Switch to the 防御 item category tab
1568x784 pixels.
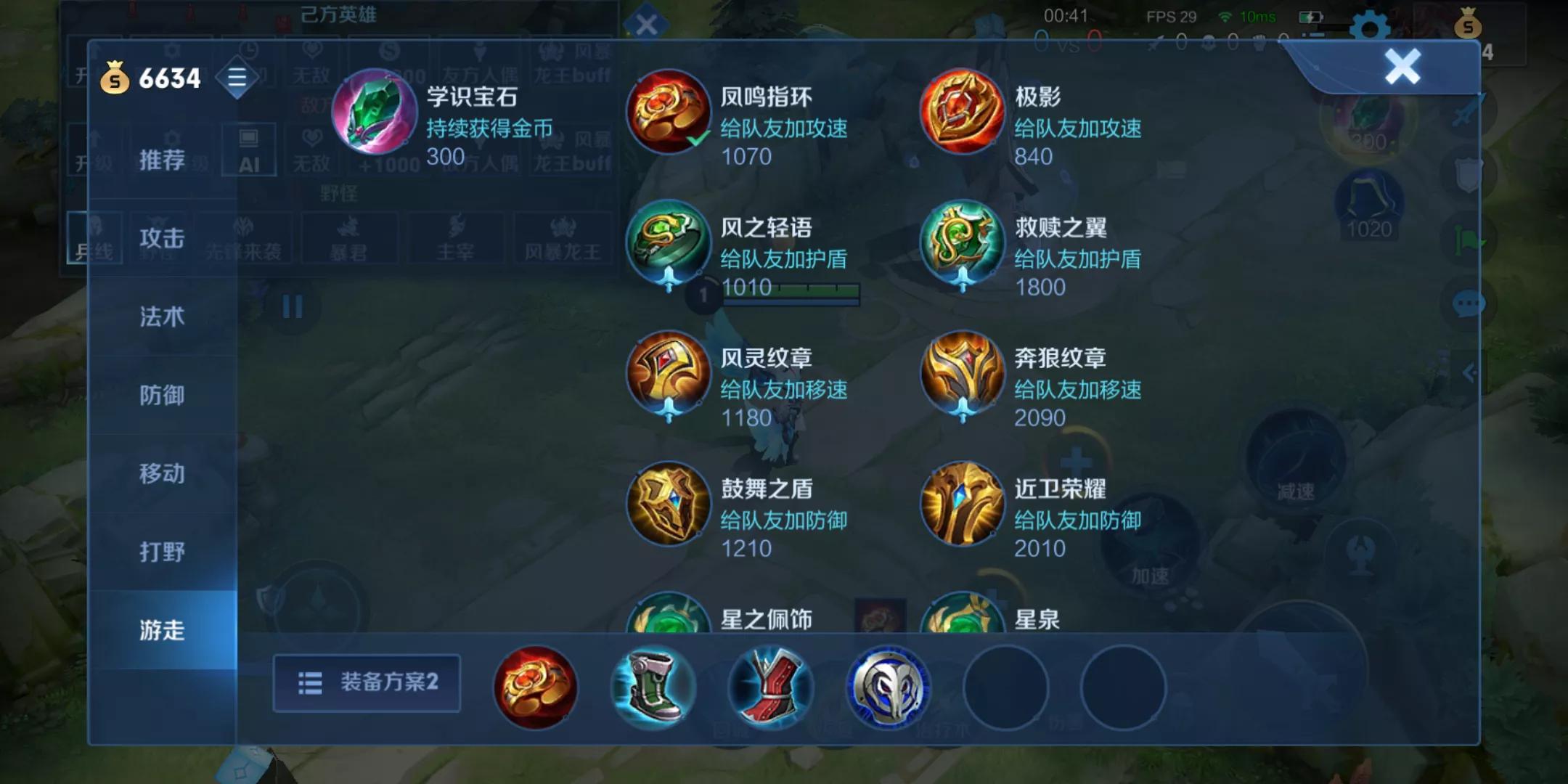(161, 396)
